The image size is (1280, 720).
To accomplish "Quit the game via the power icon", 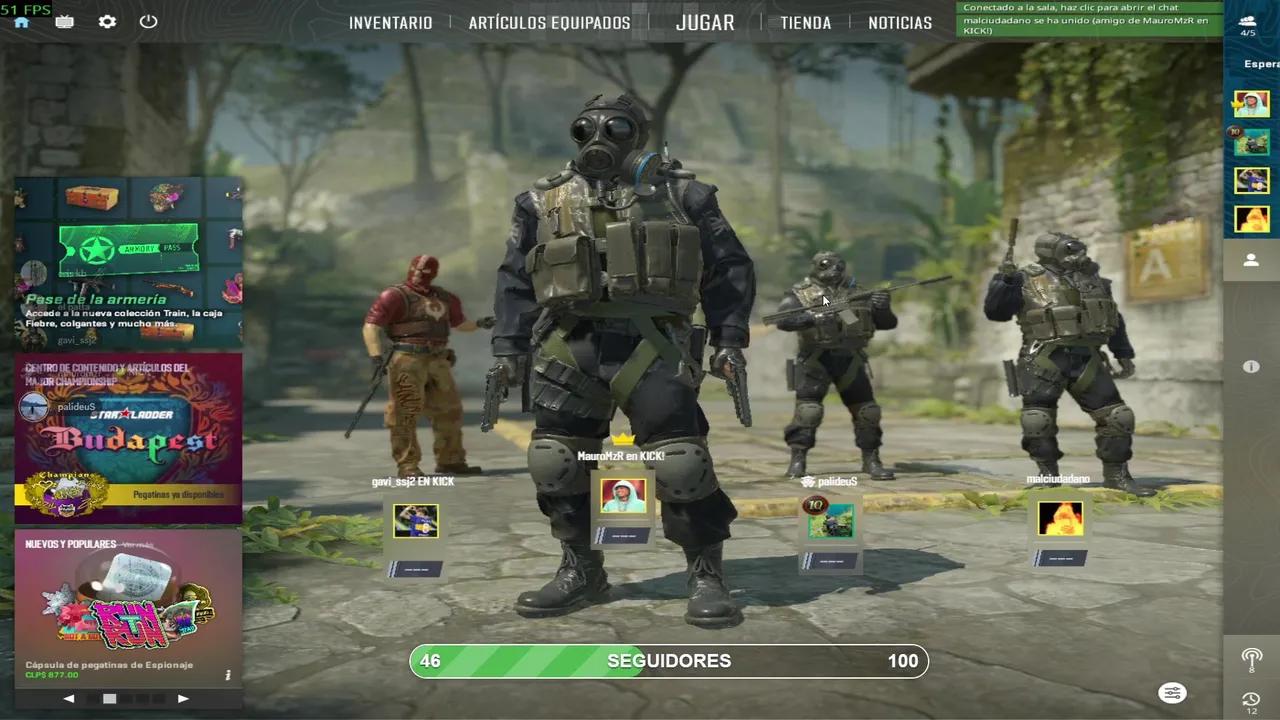I will point(148,21).
